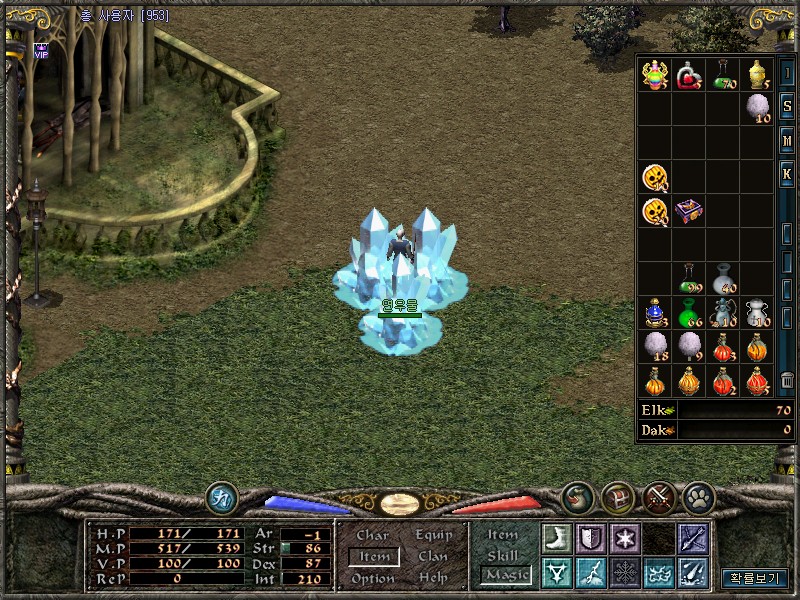Activate the boot spell icon
The width and height of the screenshot is (800, 600).
tap(555, 538)
